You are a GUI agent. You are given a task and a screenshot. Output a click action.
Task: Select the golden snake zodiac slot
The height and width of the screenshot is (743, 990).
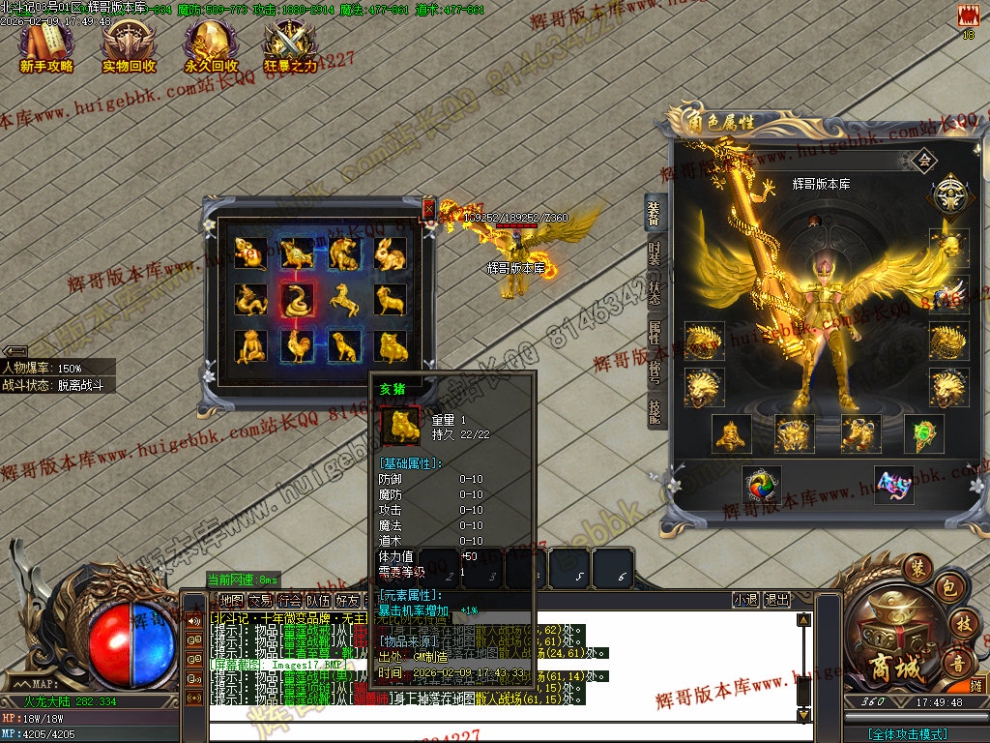coord(297,299)
